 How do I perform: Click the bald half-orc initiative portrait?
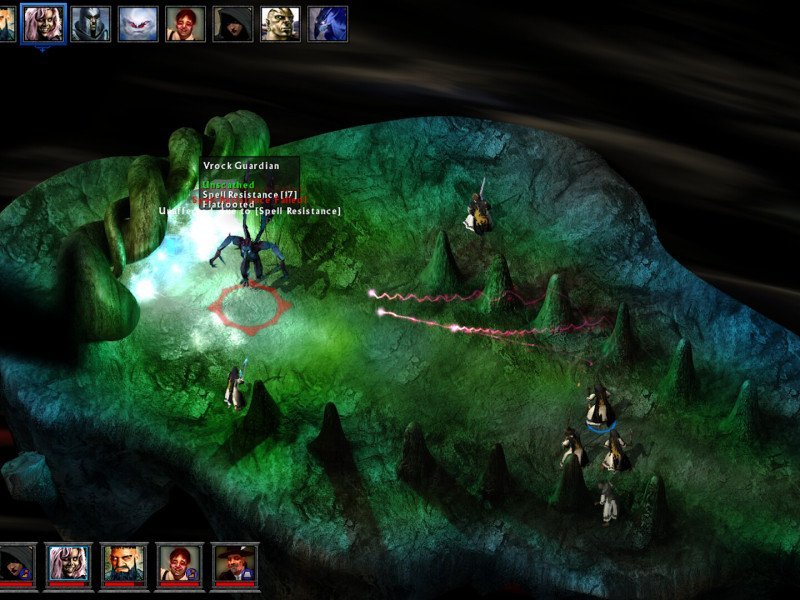[x=281, y=23]
